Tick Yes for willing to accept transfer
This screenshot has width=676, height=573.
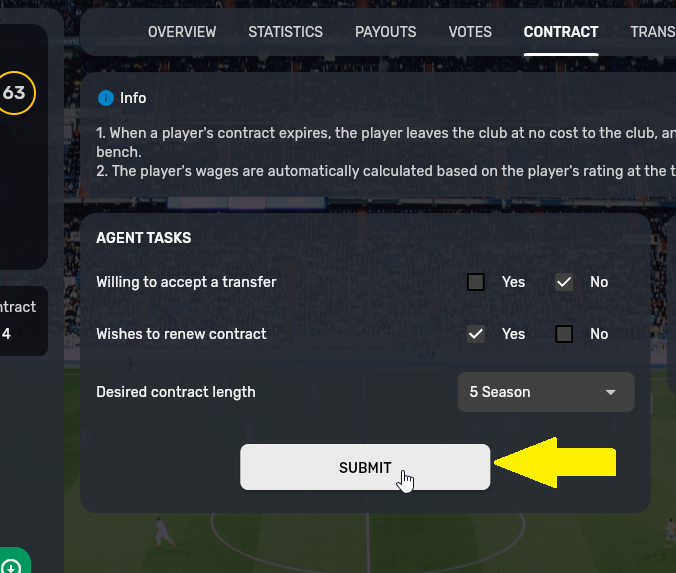[x=476, y=282]
